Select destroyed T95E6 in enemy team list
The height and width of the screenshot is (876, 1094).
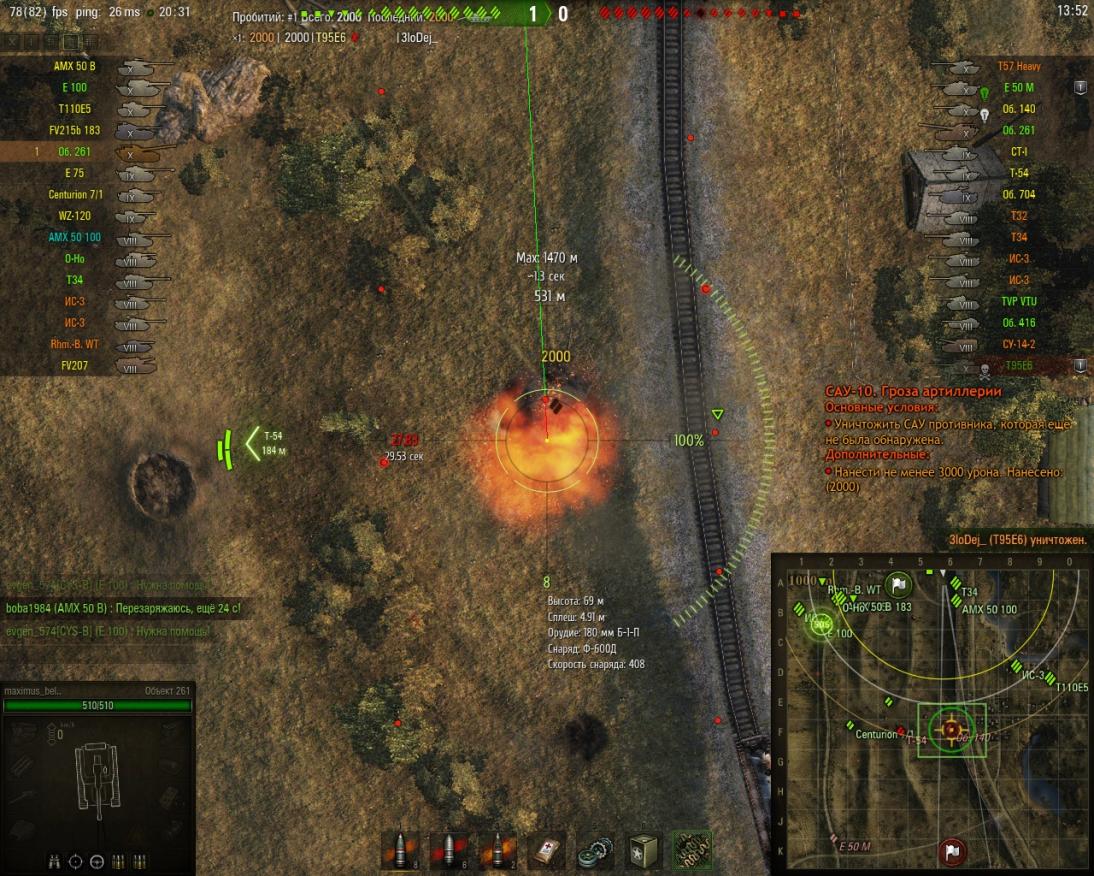(x=1019, y=365)
